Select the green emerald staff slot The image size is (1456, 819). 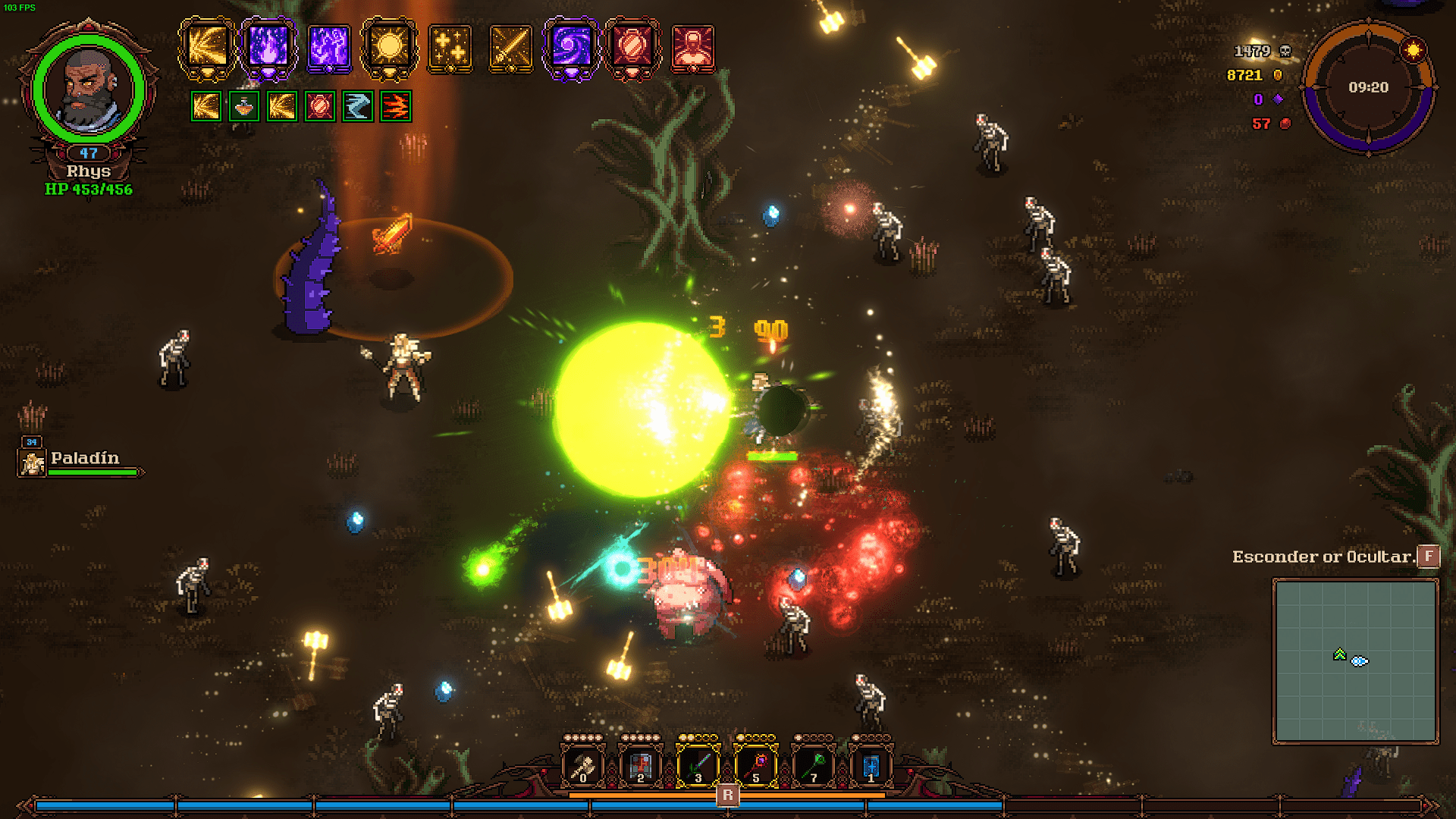tap(813, 764)
